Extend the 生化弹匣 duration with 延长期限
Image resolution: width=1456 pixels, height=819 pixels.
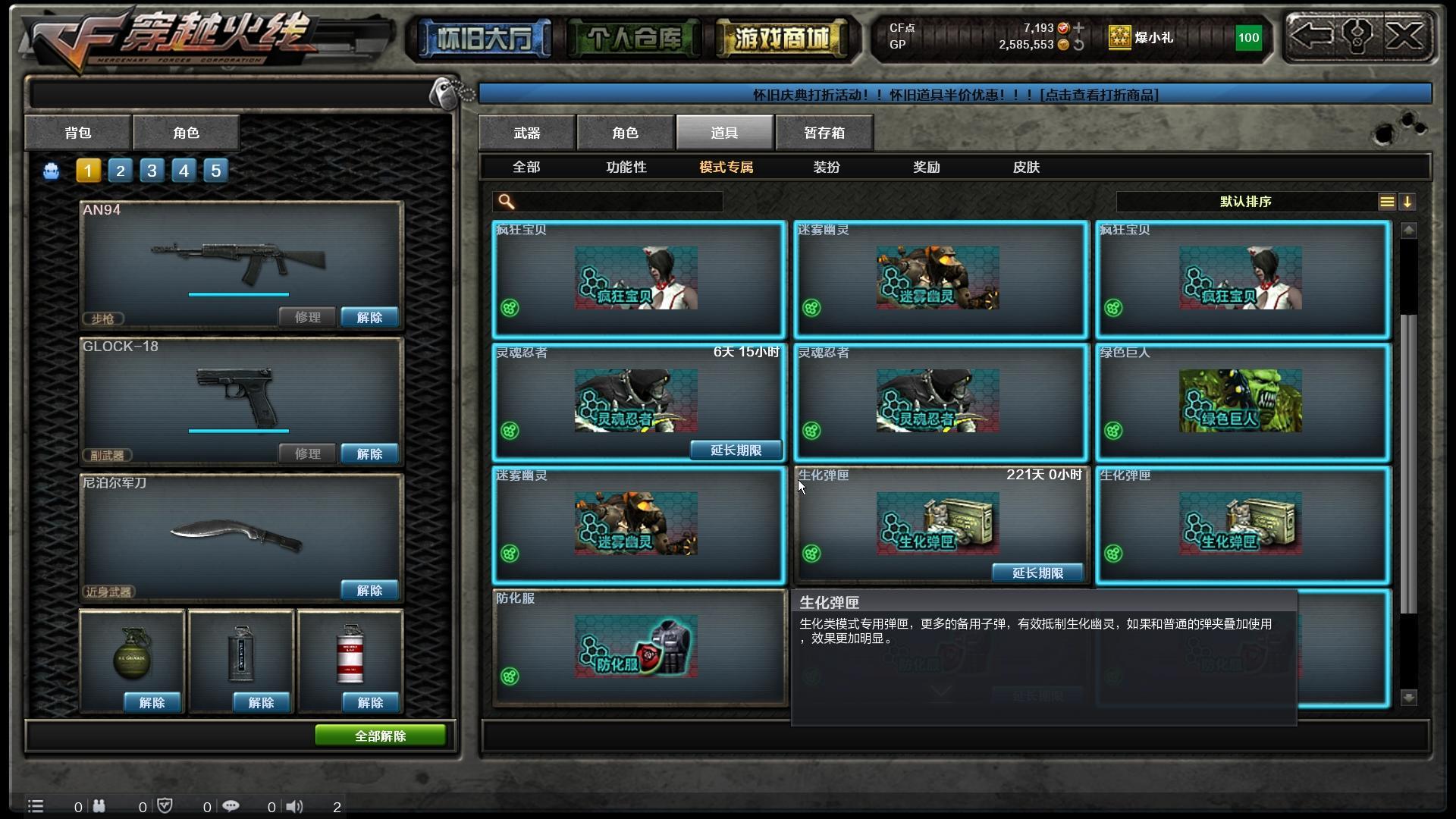1037,573
